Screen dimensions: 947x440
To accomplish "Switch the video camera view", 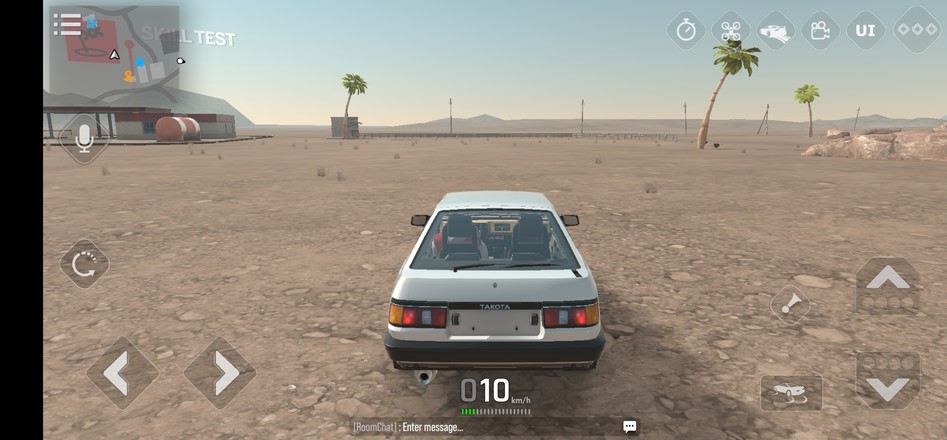I will 820,30.
